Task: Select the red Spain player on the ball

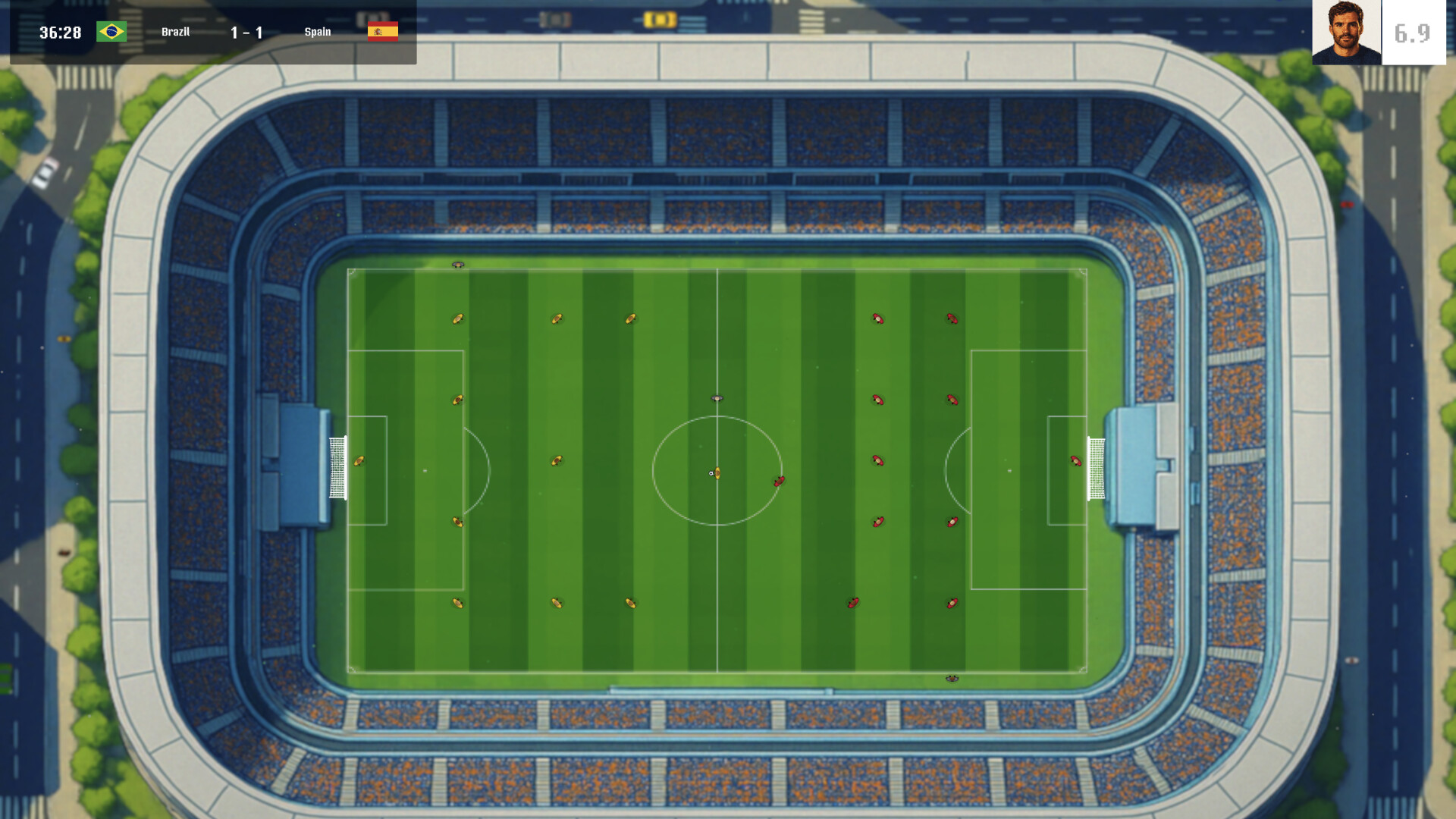Action: click(x=778, y=480)
